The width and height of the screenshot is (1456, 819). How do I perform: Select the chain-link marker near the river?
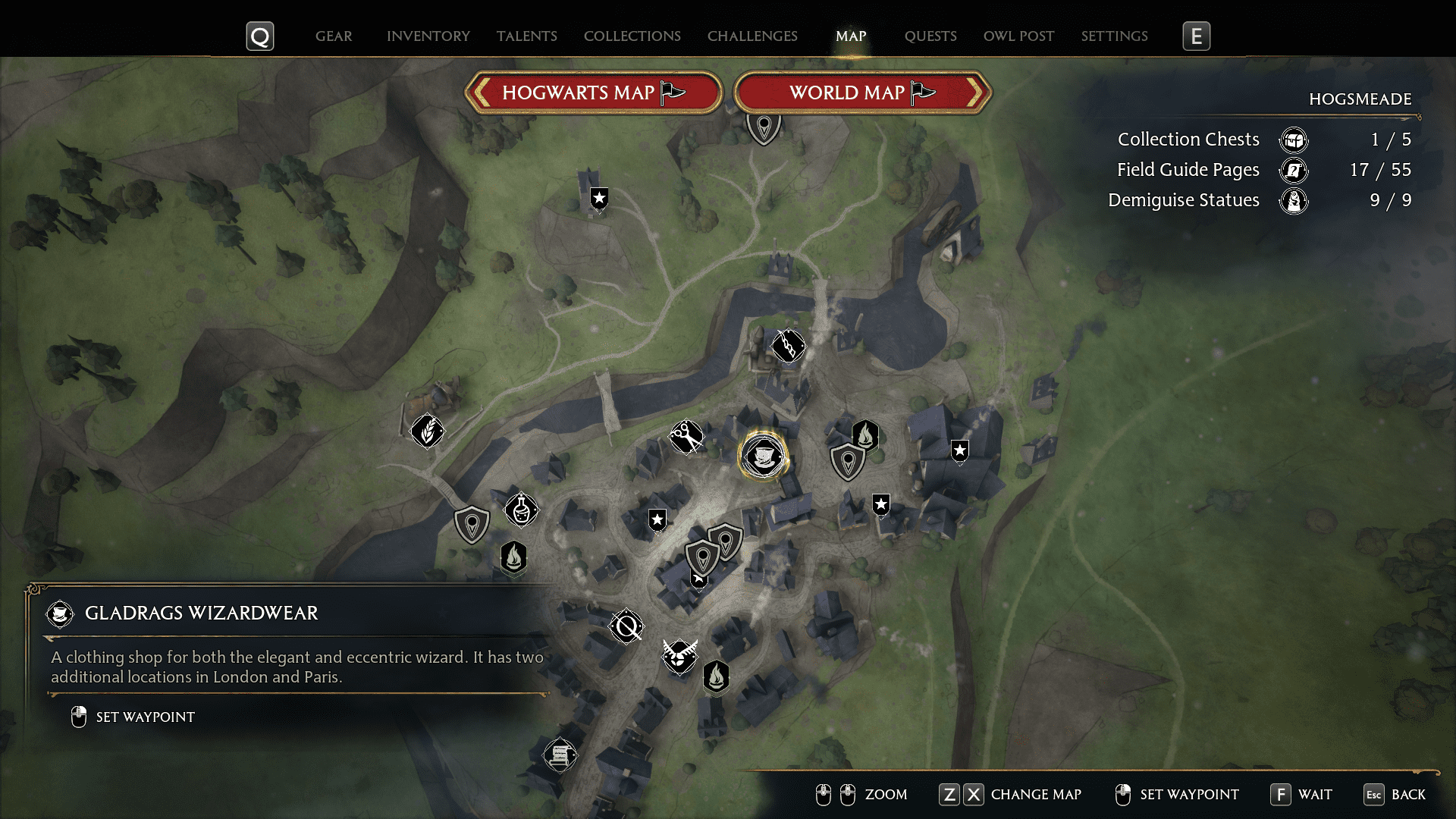point(788,347)
